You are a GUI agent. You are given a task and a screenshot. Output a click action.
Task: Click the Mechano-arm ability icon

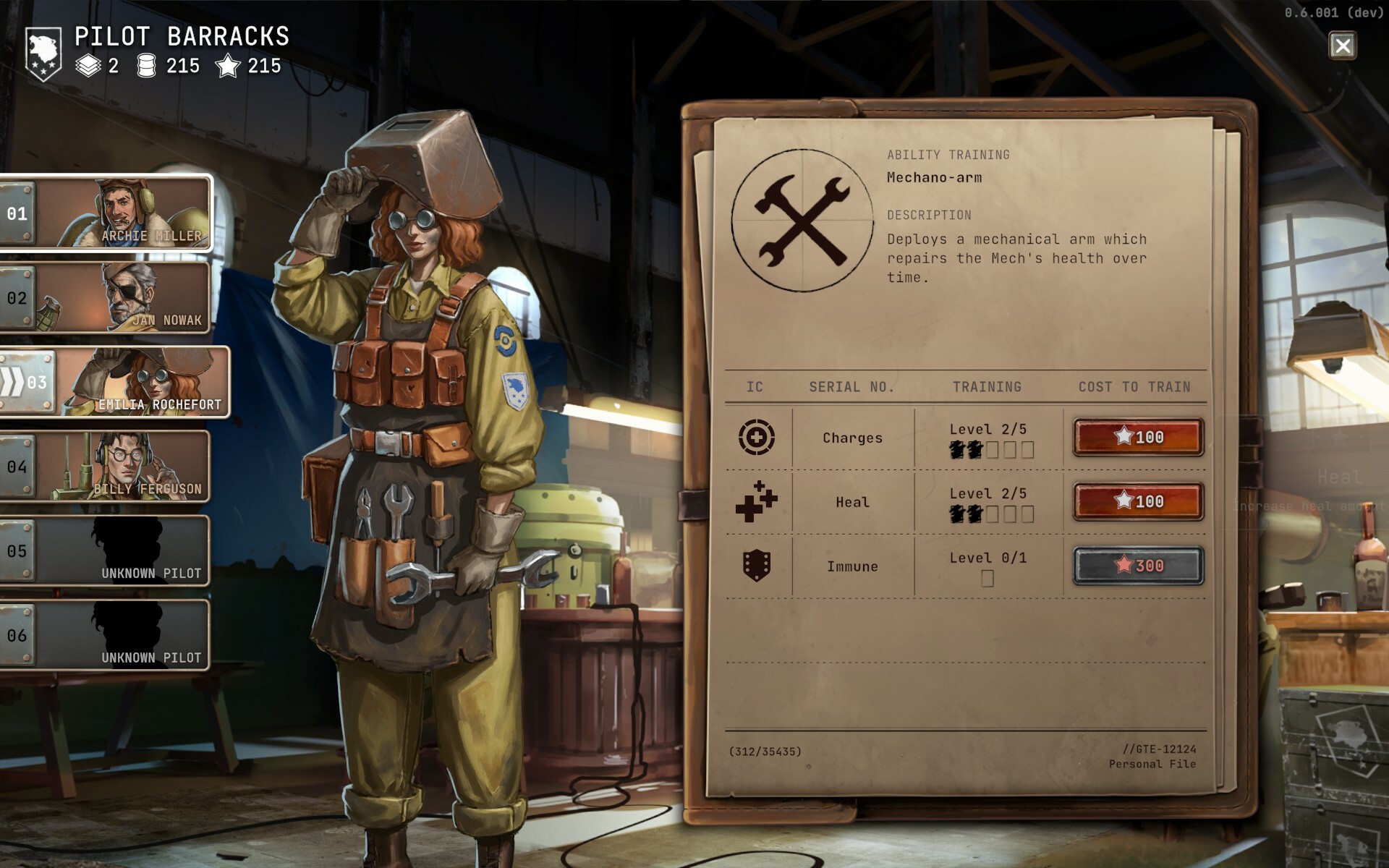[802, 221]
